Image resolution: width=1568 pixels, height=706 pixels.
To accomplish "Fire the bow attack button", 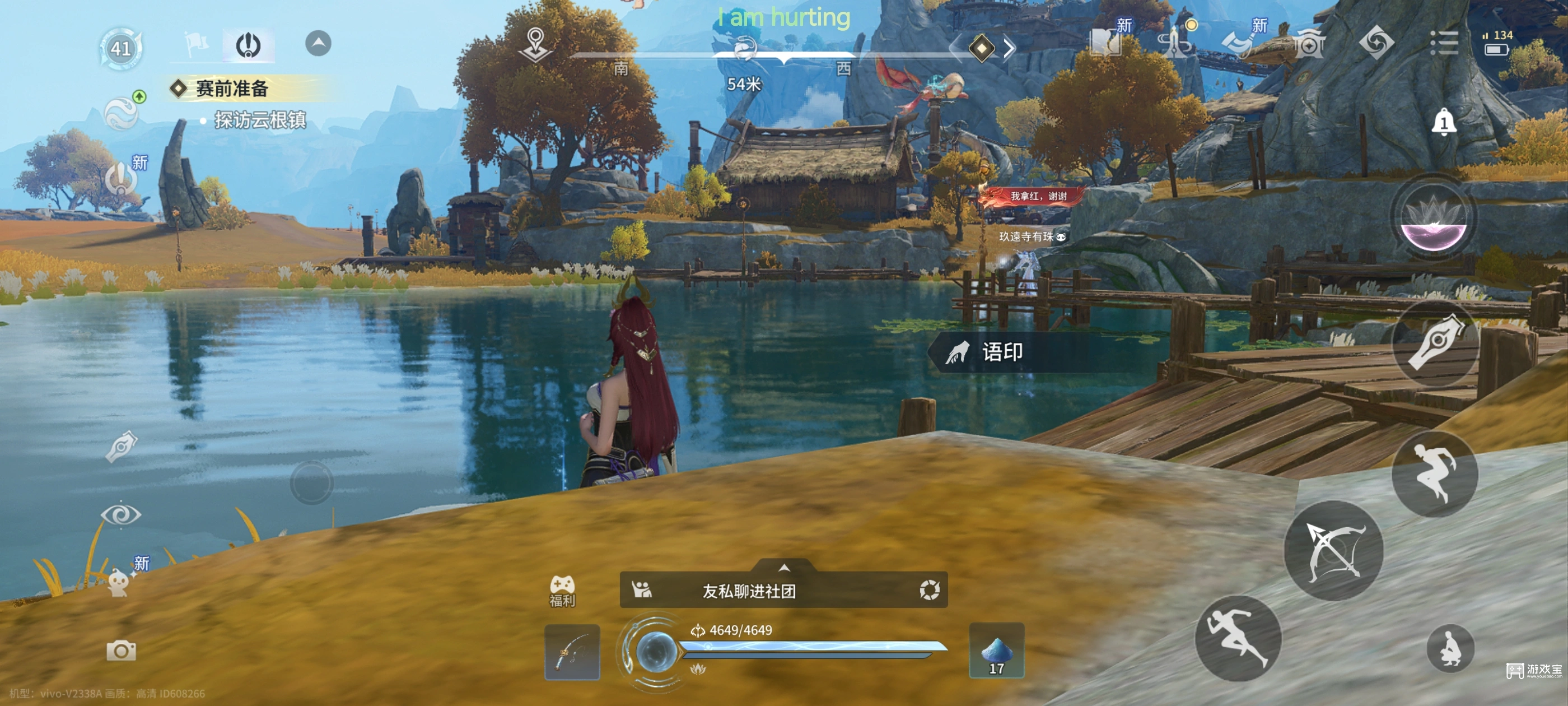I will point(1333,551).
